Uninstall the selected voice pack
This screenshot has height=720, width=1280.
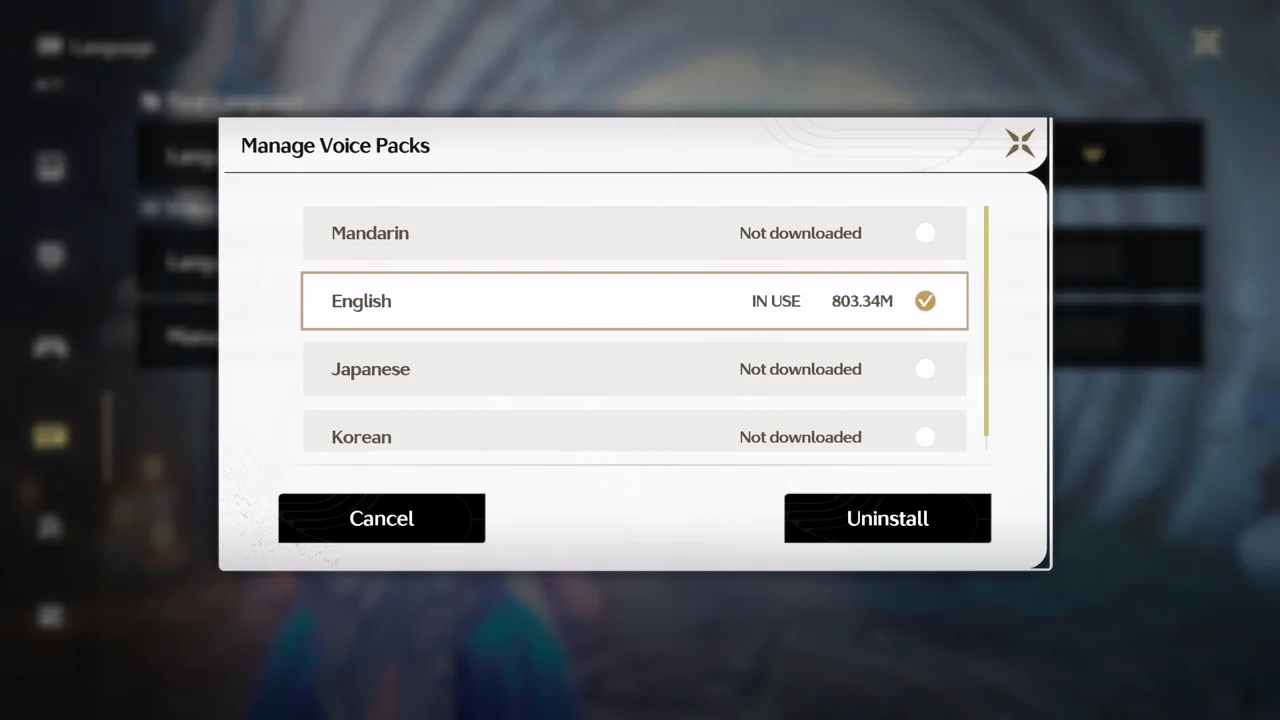click(887, 518)
